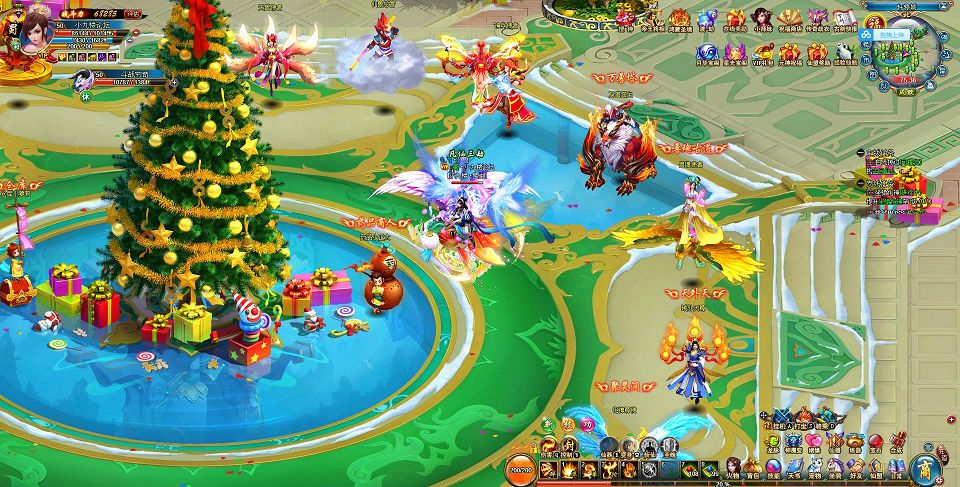This screenshot has height=487, width=960.
Task: Open the golden fan shop icon
Action: (x=790, y=20)
